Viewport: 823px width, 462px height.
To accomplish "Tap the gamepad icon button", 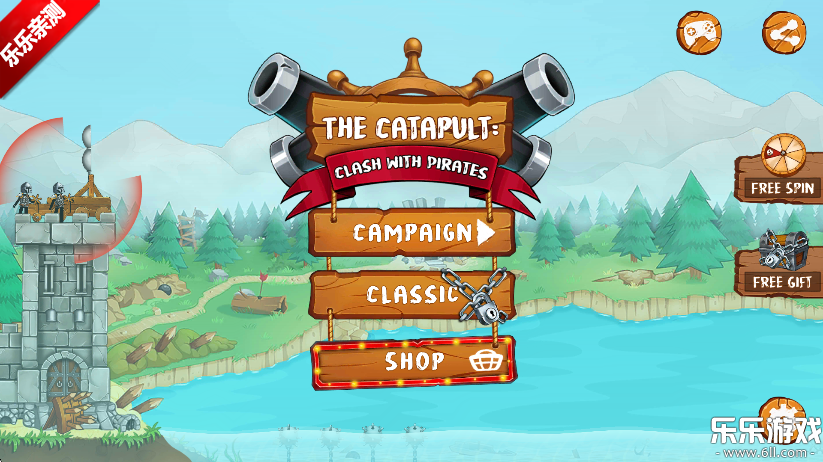I will (699, 32).
